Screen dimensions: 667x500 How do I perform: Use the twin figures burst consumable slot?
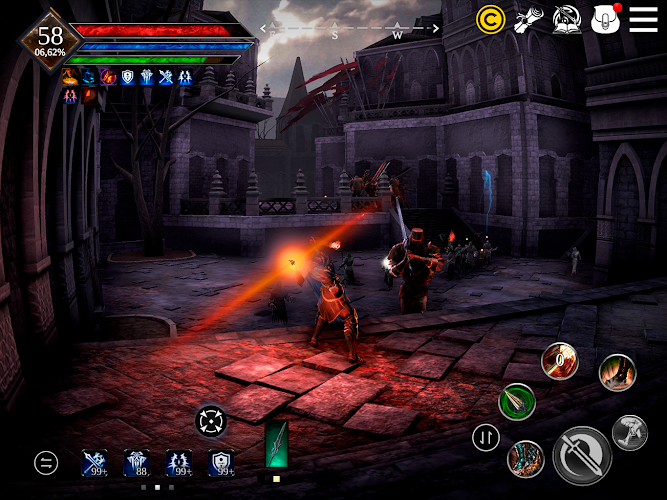coord(180,462)
